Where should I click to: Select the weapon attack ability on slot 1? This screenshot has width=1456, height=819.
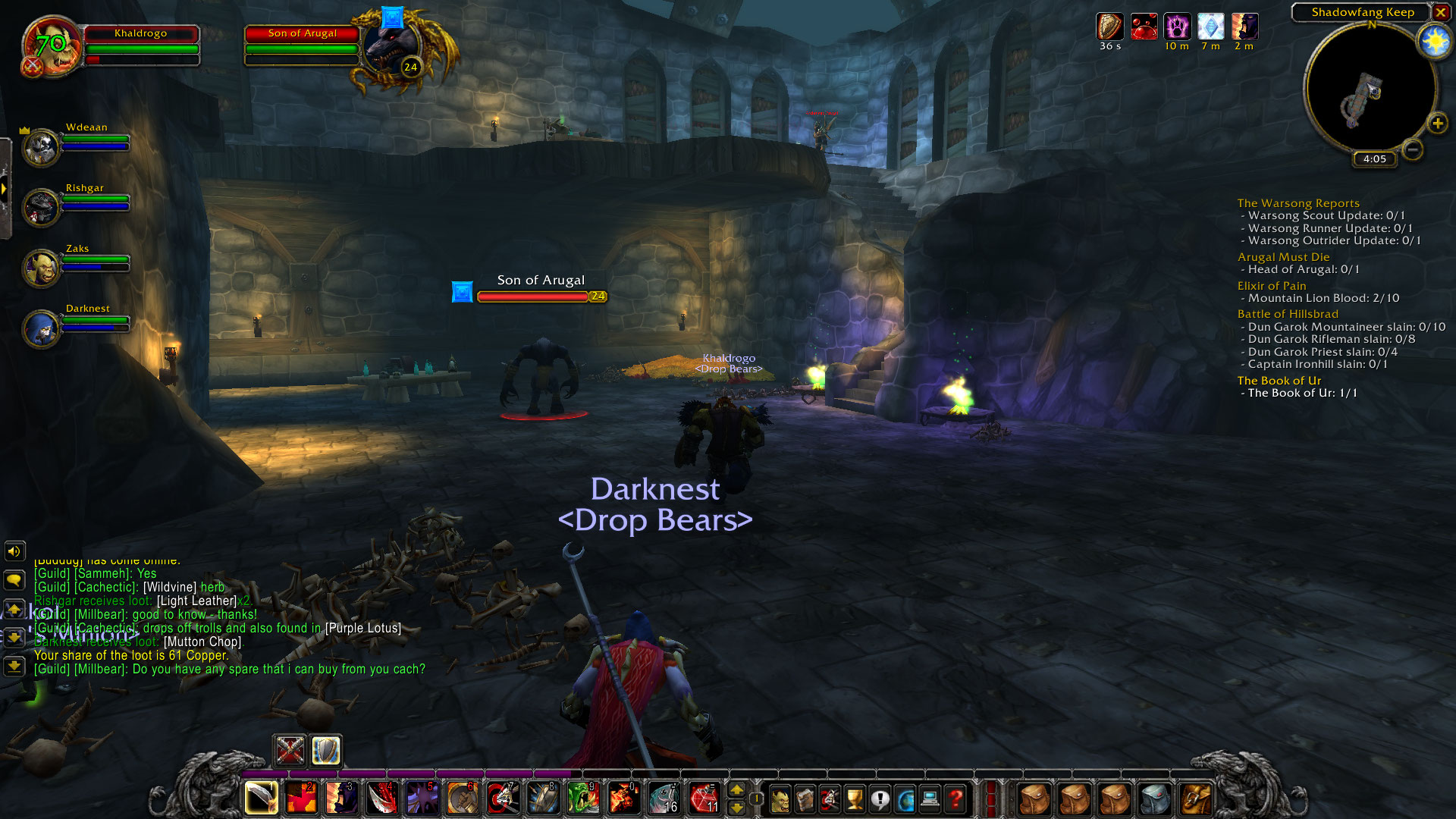[x=260, y=798]
